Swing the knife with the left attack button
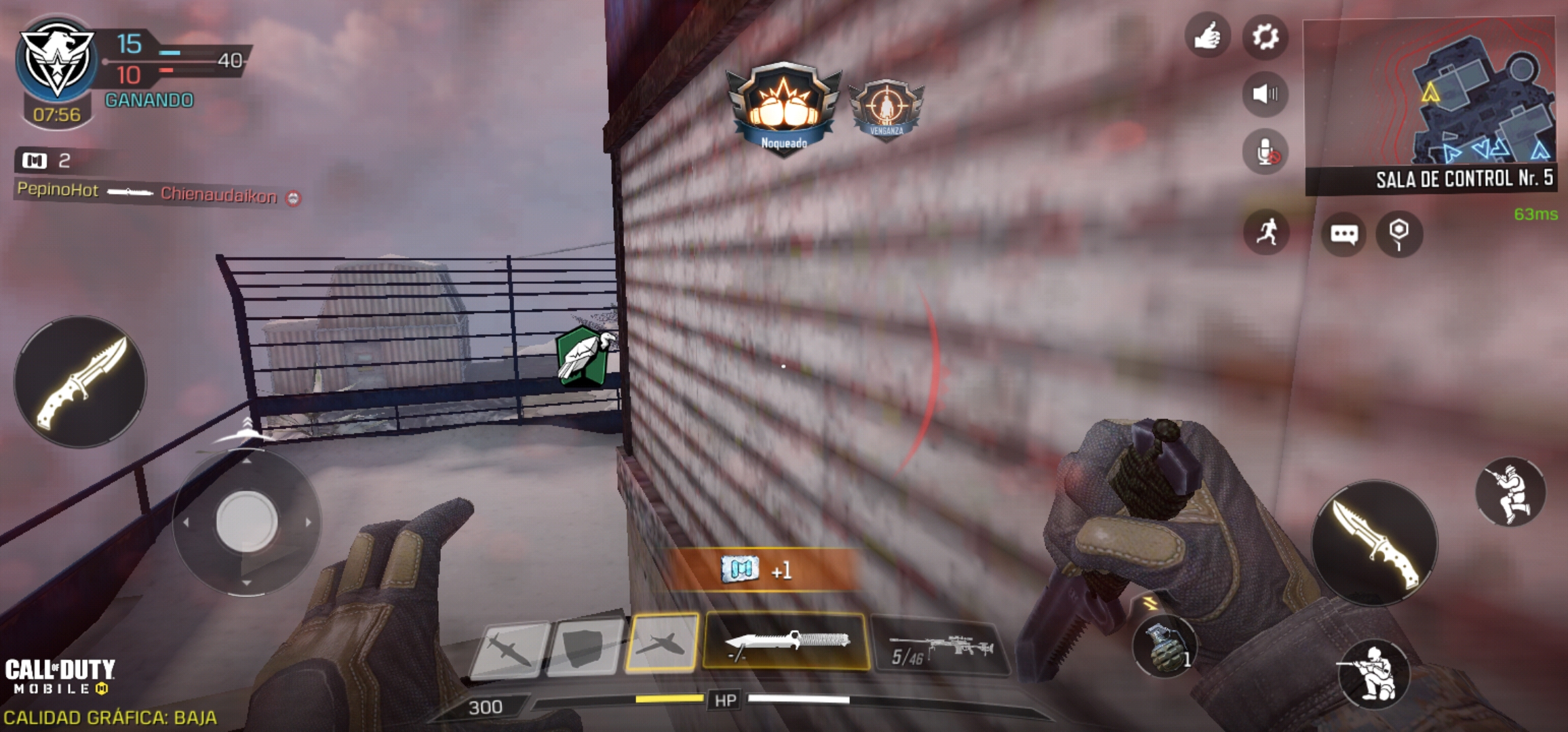Screen dimensions: 1568x732 pos(80,381)
